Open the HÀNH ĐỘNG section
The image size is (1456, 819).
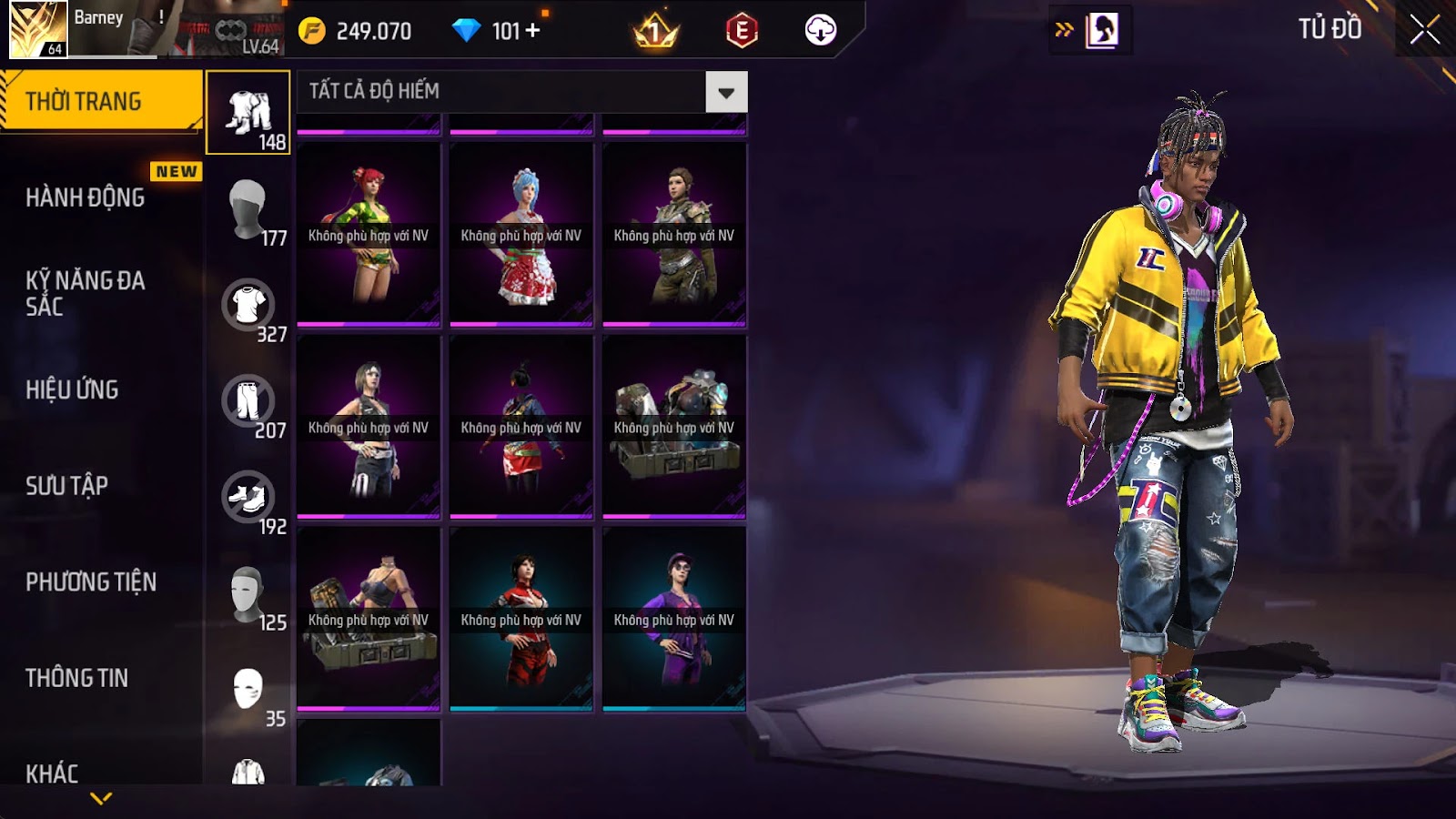(x=86, y=197)
